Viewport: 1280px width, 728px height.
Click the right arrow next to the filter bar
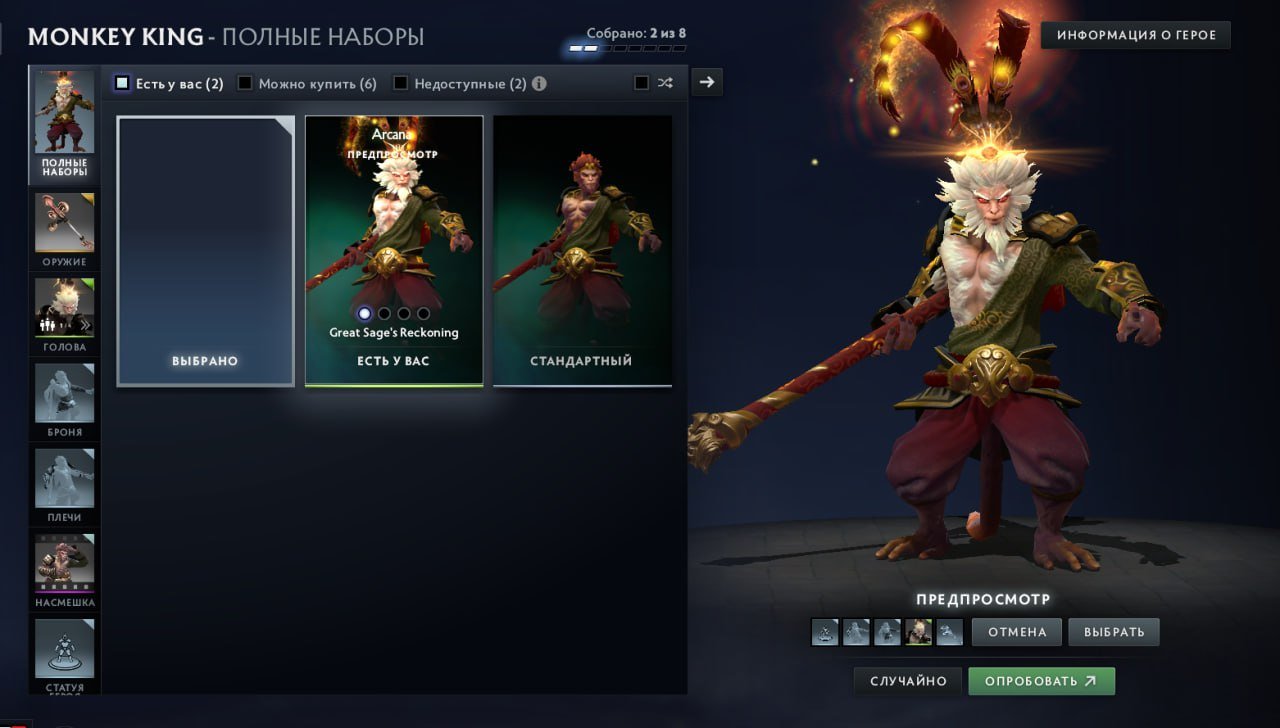click(x=707, y=81)
